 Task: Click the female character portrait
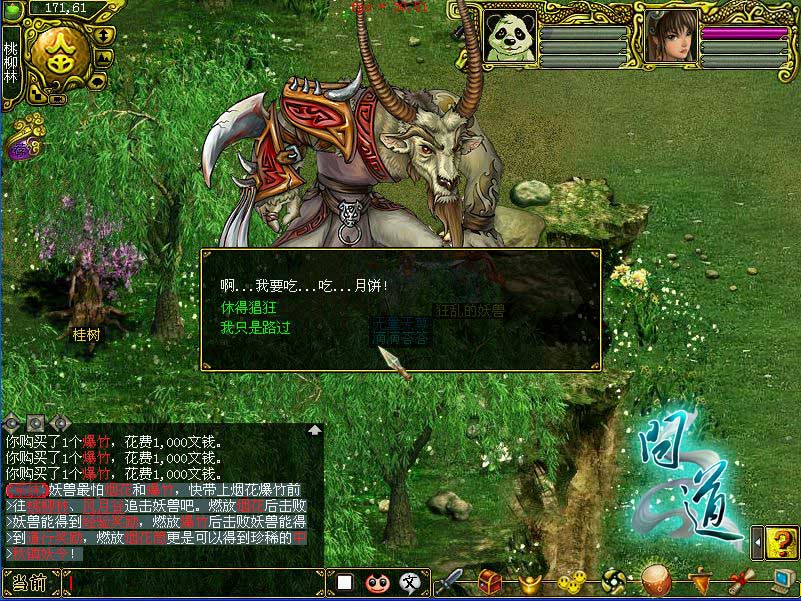669,37
